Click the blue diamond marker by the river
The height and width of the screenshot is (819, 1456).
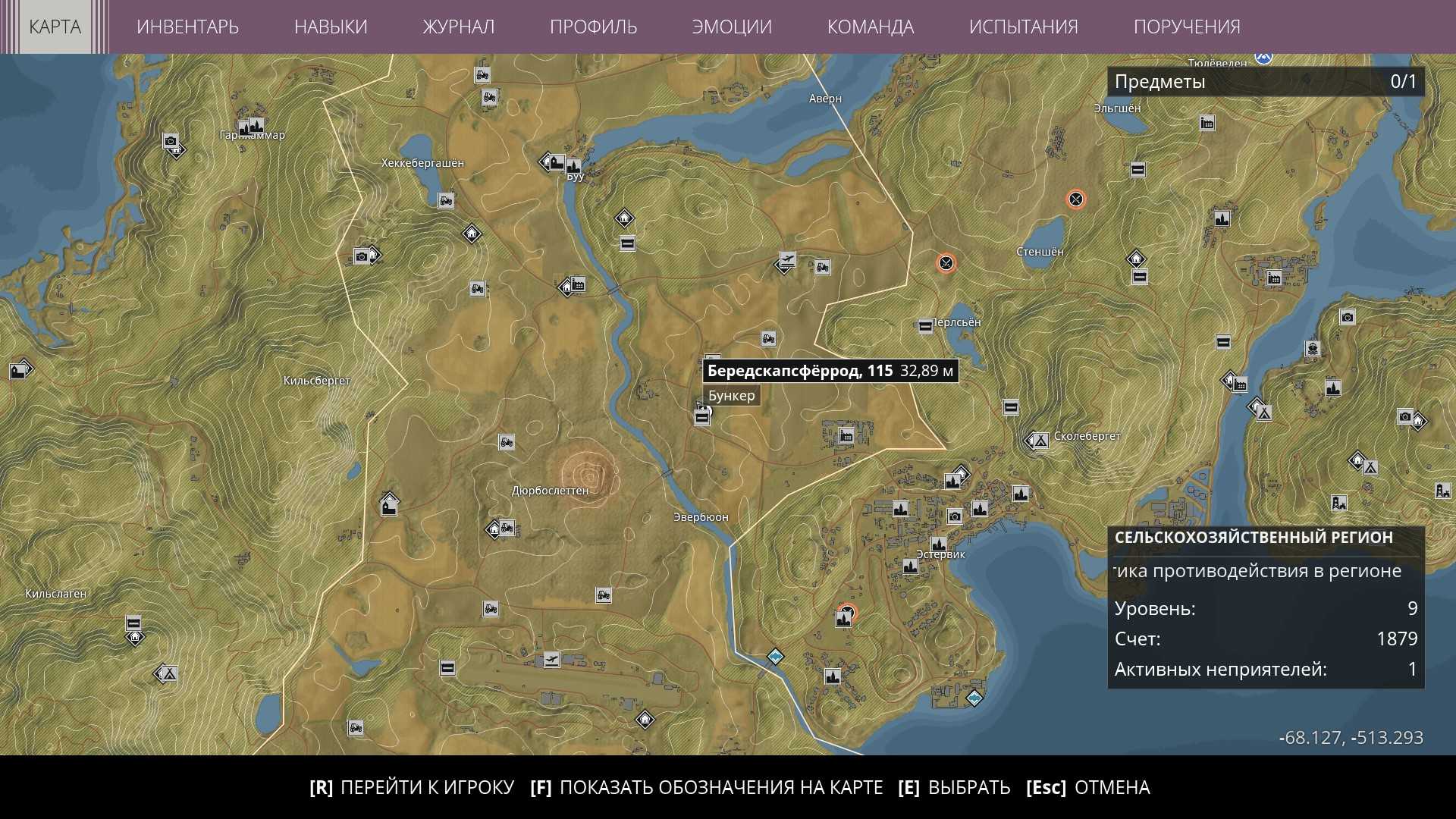tap(775, 656)
